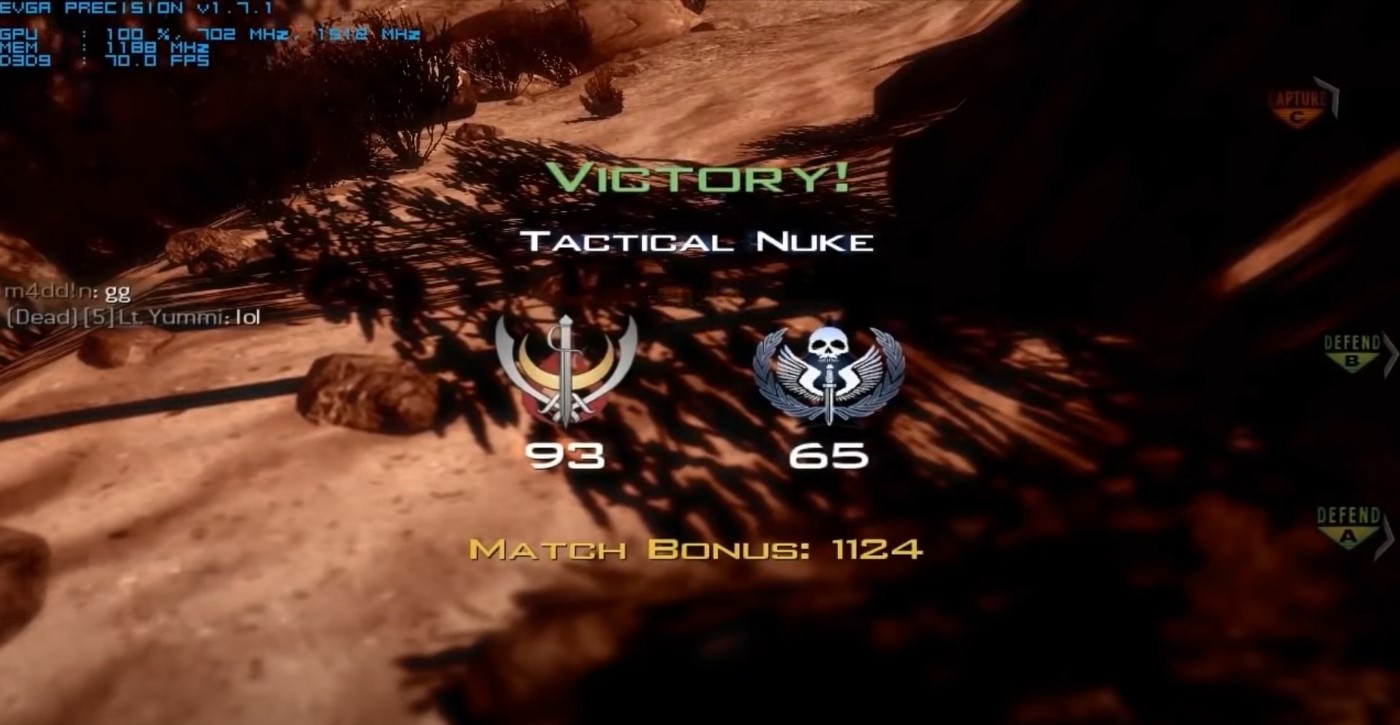This screenshot has height=725, width=1400.
Task: Click the Match Bonus: 1124 text
Action: (698, 548)
